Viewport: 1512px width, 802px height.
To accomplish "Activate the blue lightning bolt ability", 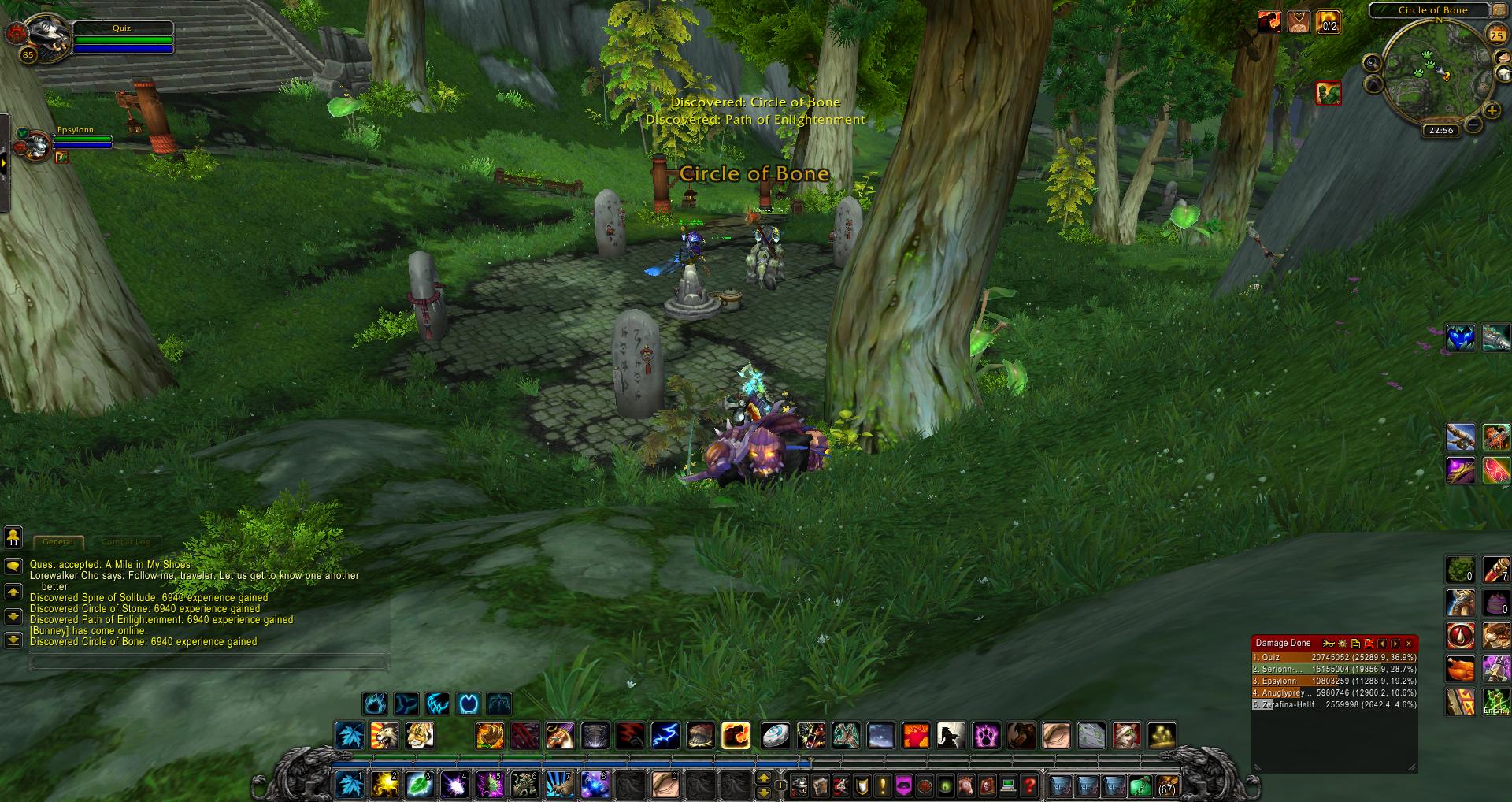I will [665, 736].
